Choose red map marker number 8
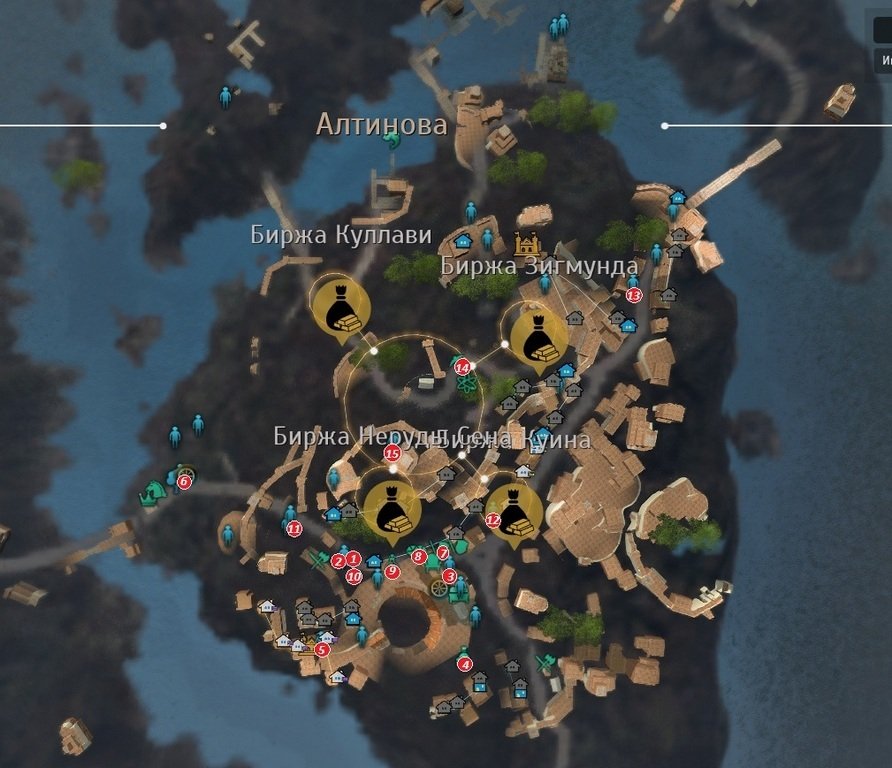 coord(419,556)
